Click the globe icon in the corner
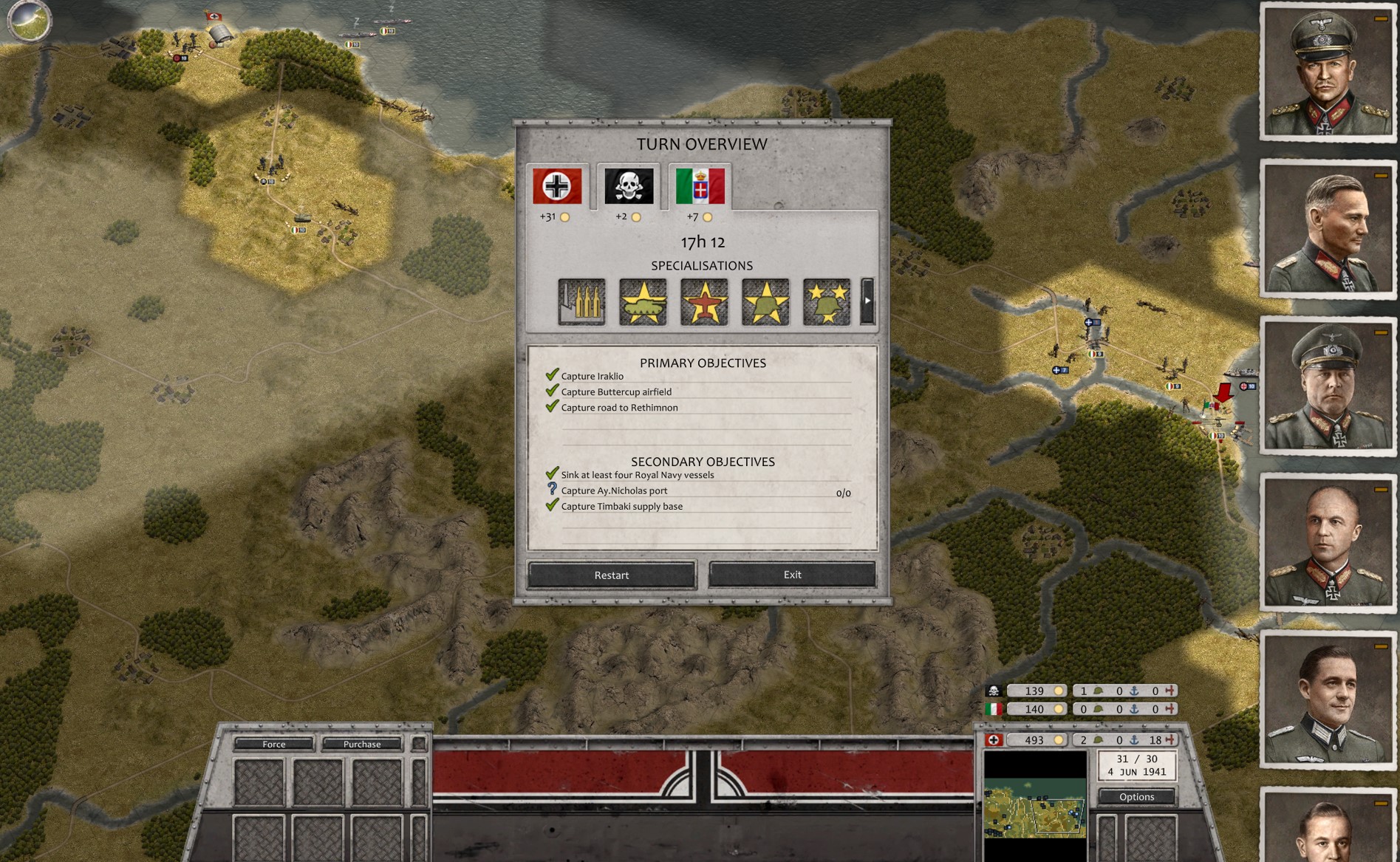 [28, 20]
